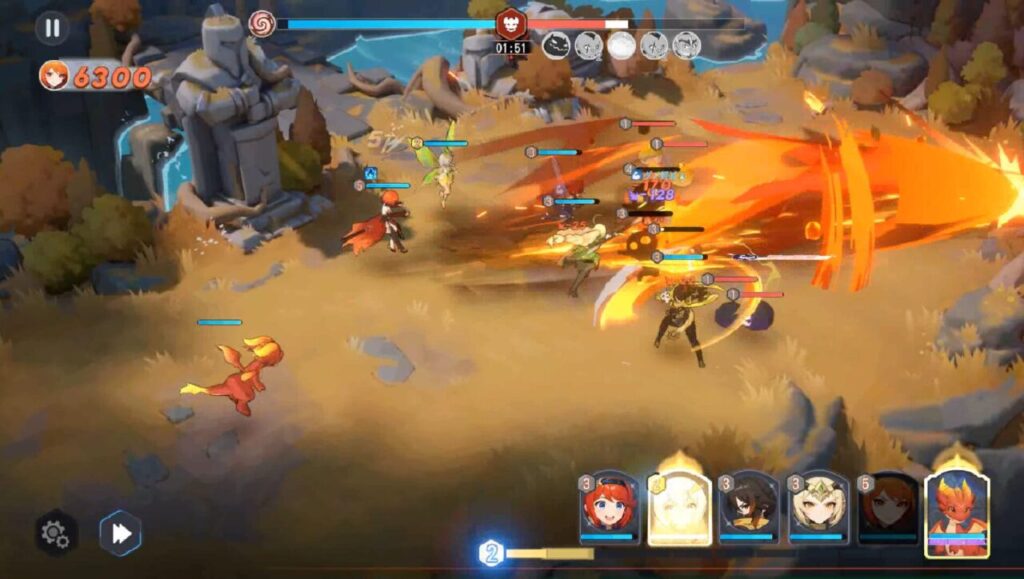Pause the battle
The image size is (1024, 579).
(51, 27)
